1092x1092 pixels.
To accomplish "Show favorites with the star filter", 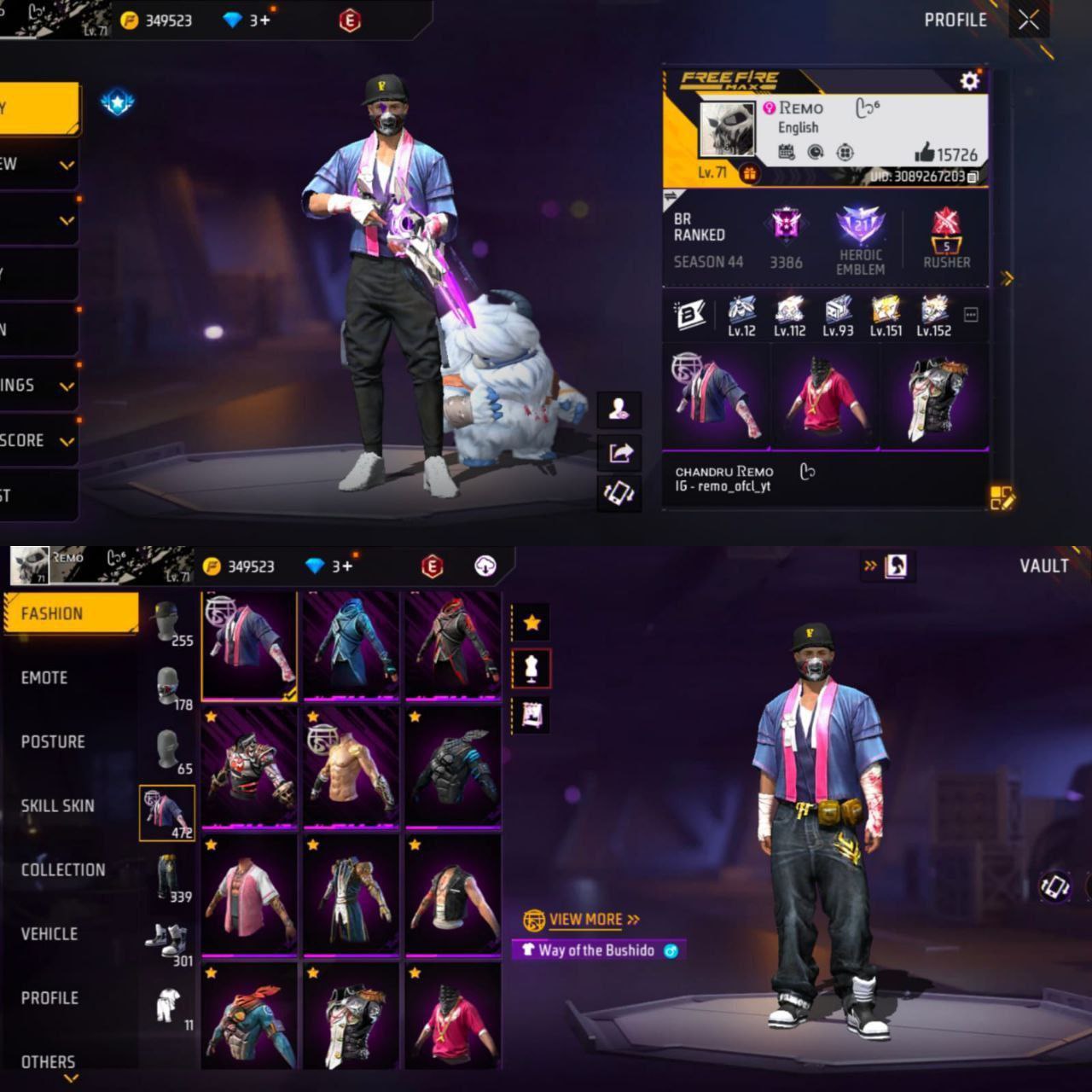I will coord(531,623).
